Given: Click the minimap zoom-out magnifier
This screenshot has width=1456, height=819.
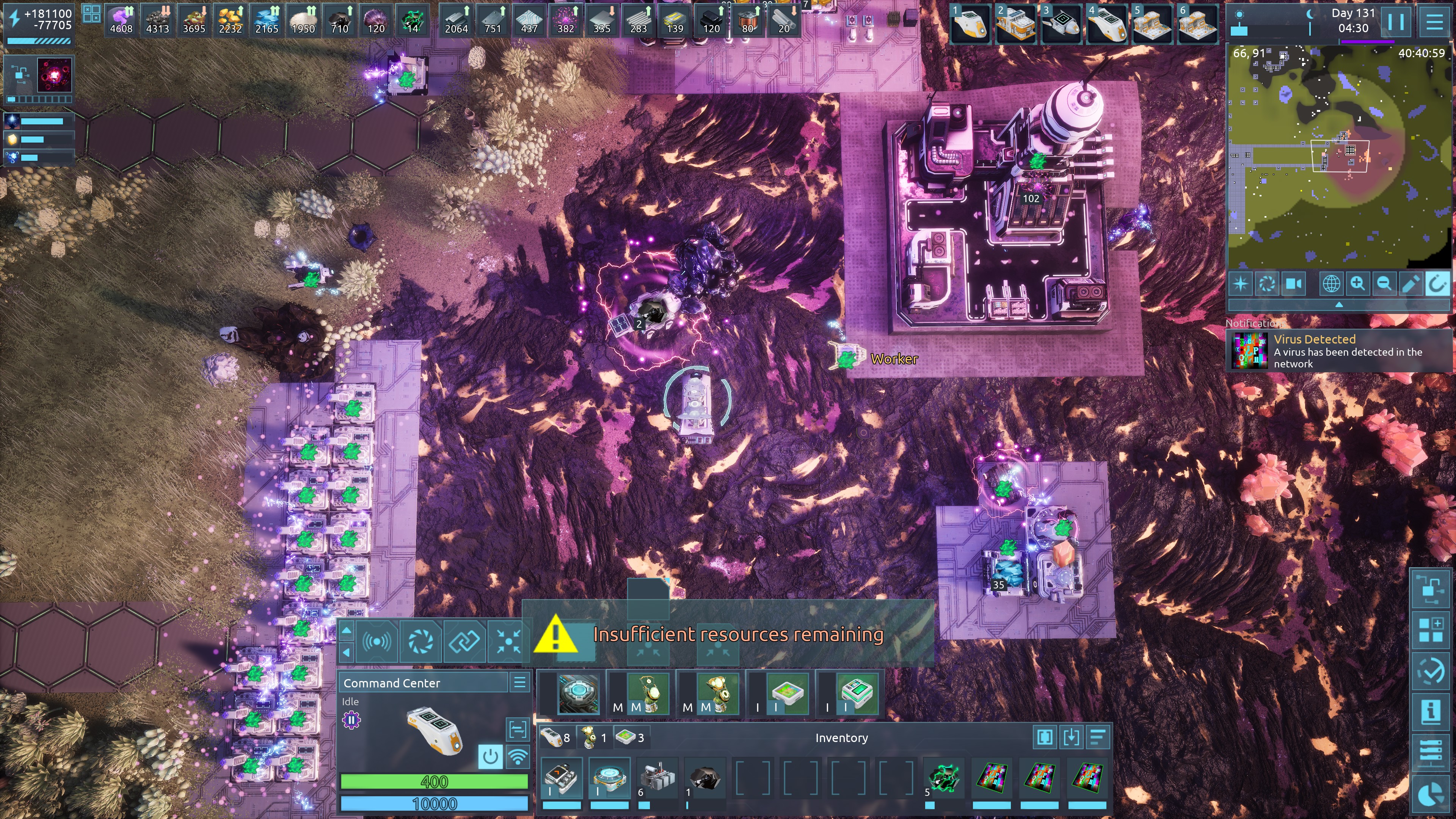Looking at the screenshot, I should coord(1384,284).
